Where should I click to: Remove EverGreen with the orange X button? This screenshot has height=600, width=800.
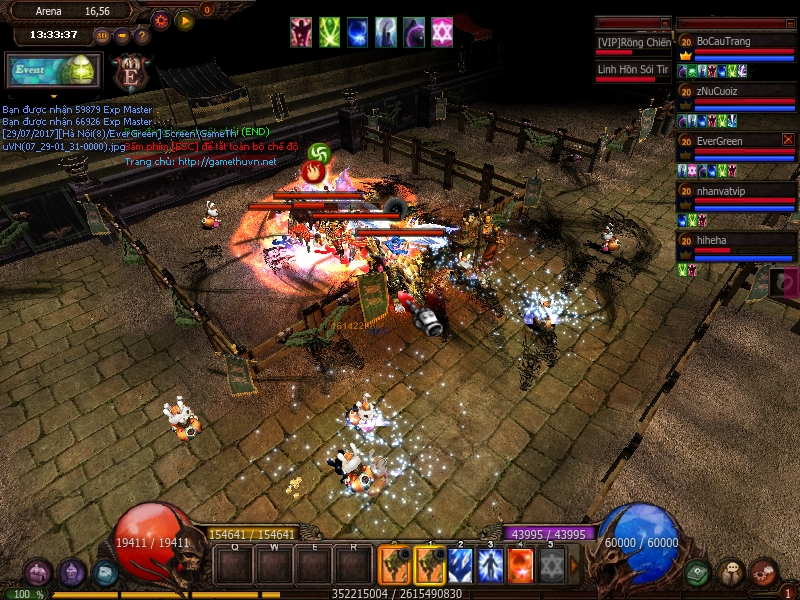(x=788, y=139)
